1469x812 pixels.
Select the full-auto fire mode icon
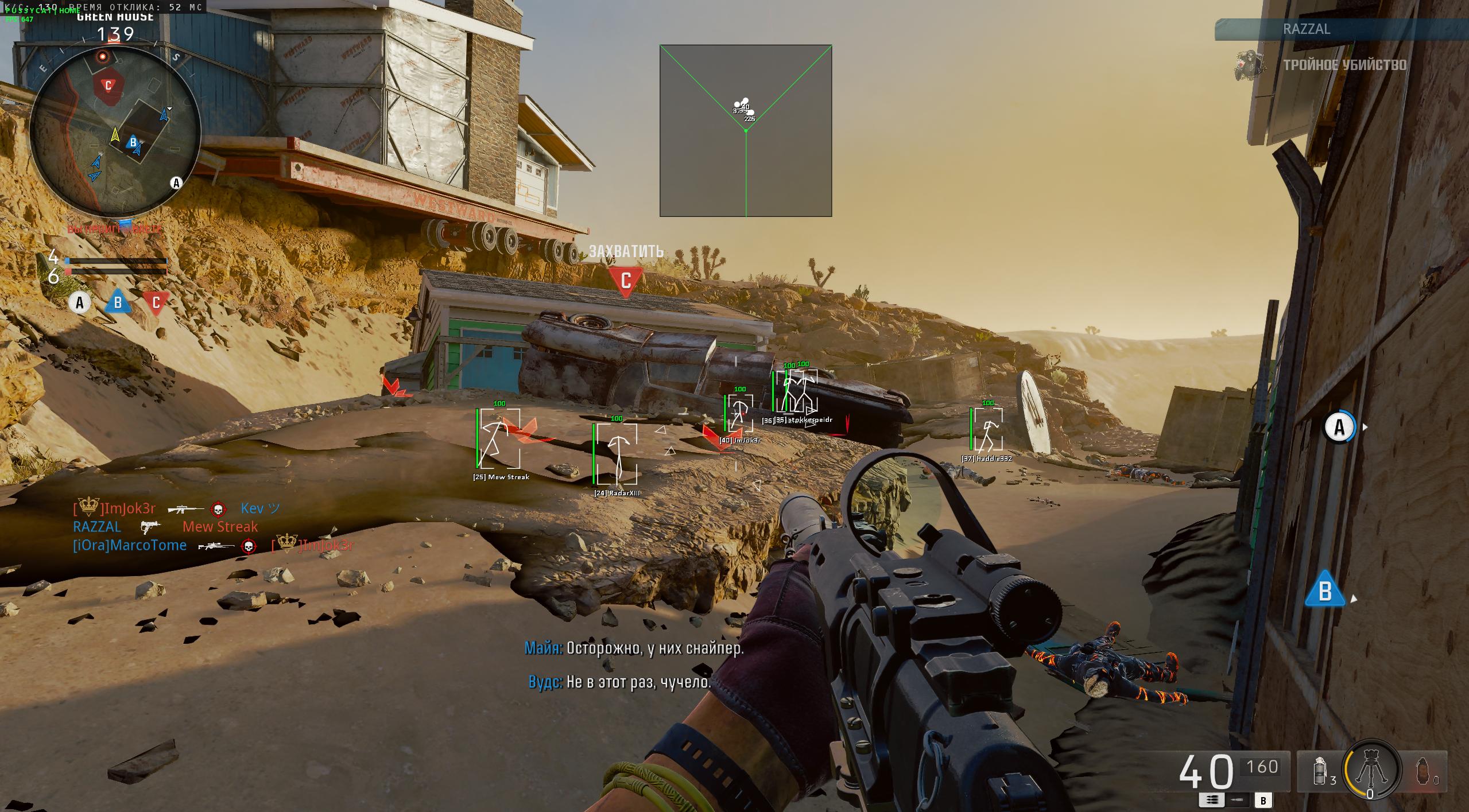point(1212,799)
